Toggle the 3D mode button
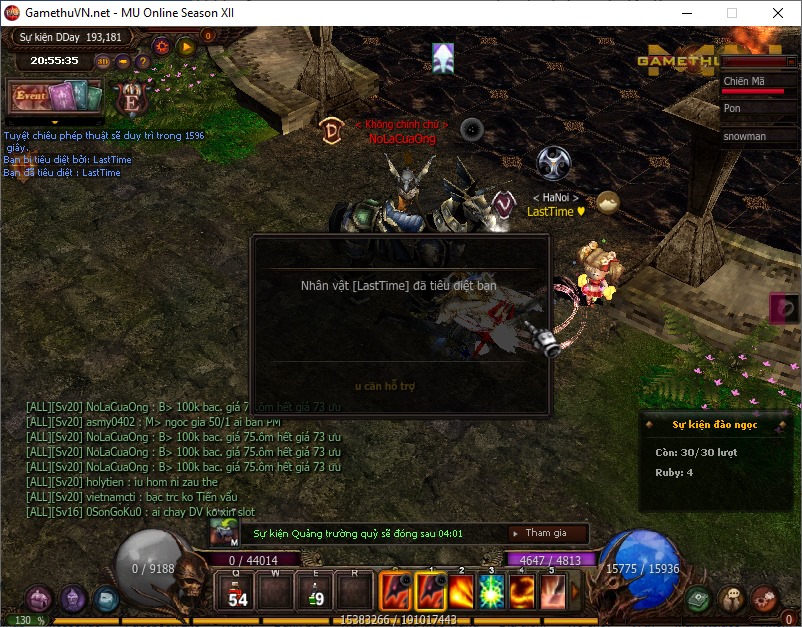The image size is (802, 627). 103,61
